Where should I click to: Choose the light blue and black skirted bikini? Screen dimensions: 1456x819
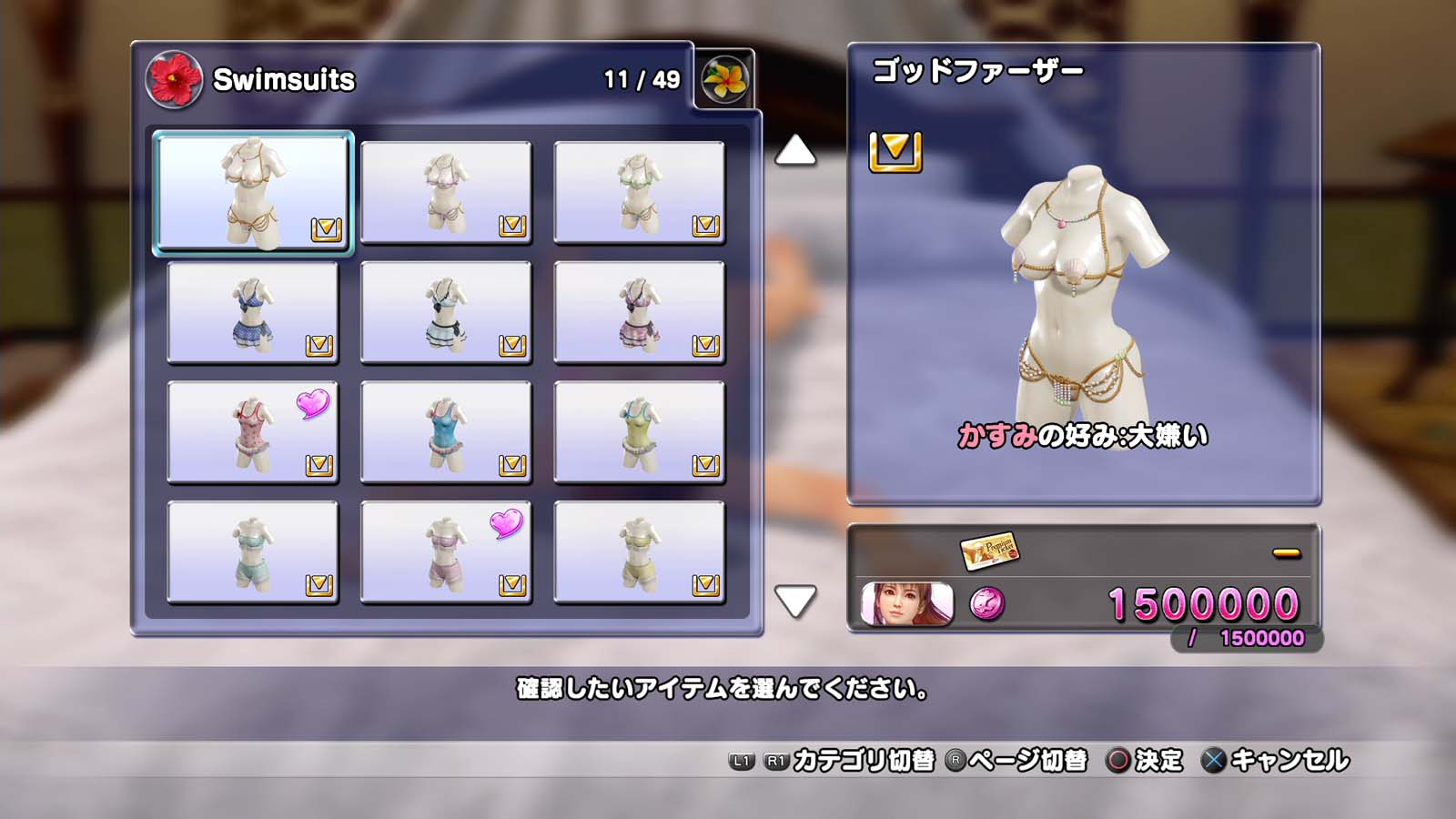coord(446,313)
